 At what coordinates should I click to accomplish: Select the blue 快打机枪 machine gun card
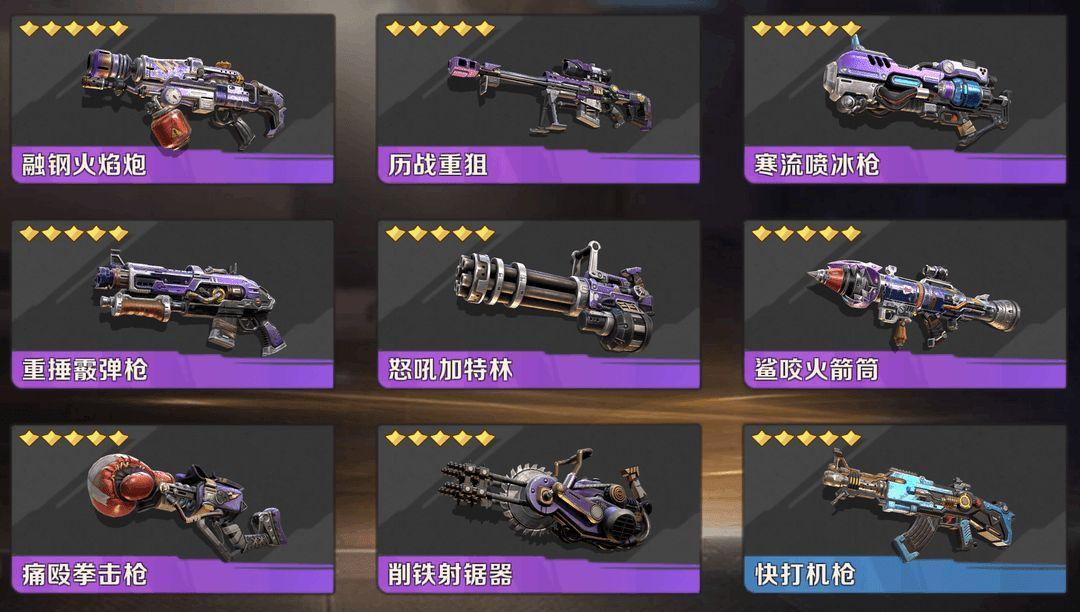(906, 508)
